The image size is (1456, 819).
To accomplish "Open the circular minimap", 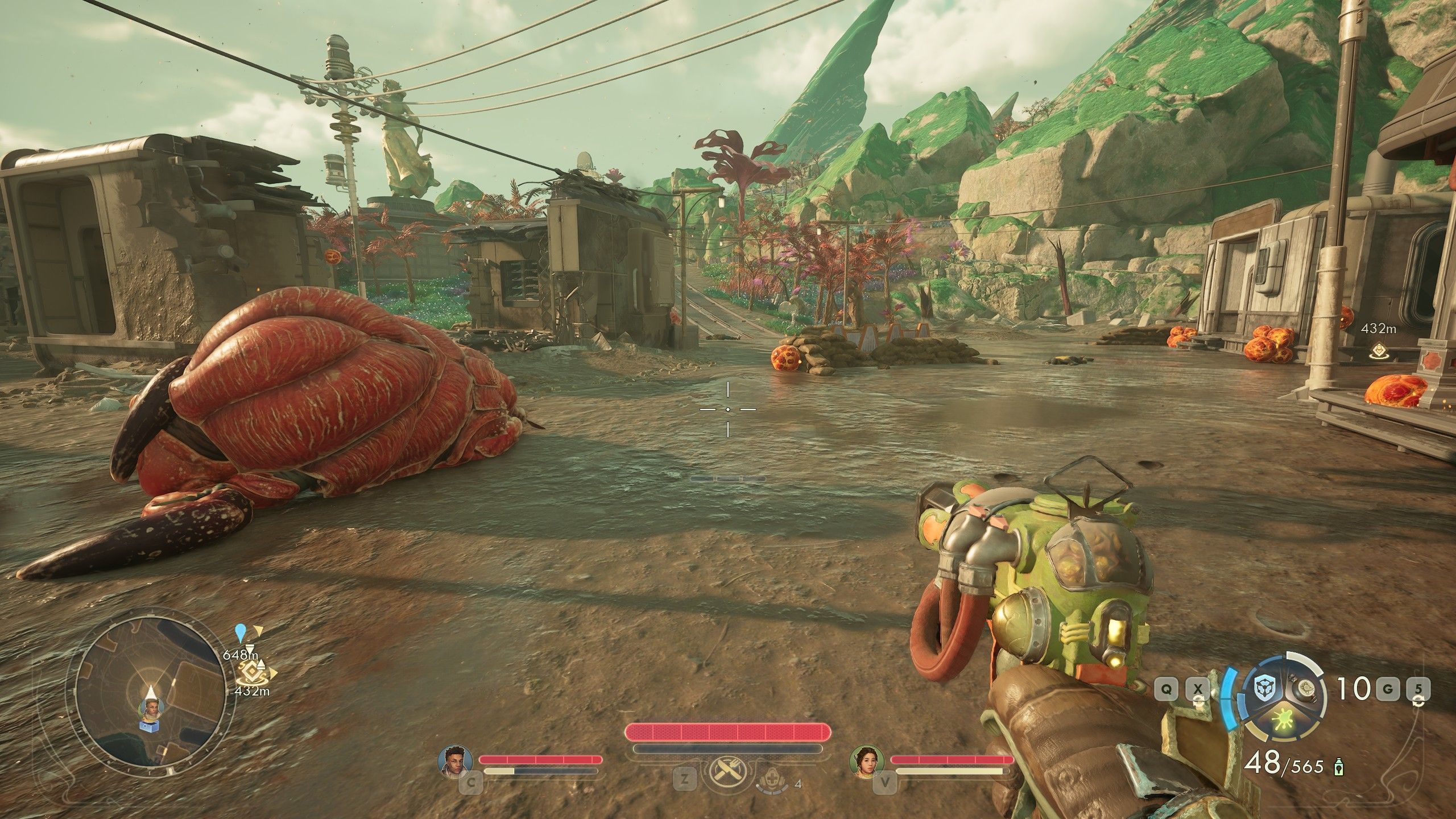I will (151, 699).
